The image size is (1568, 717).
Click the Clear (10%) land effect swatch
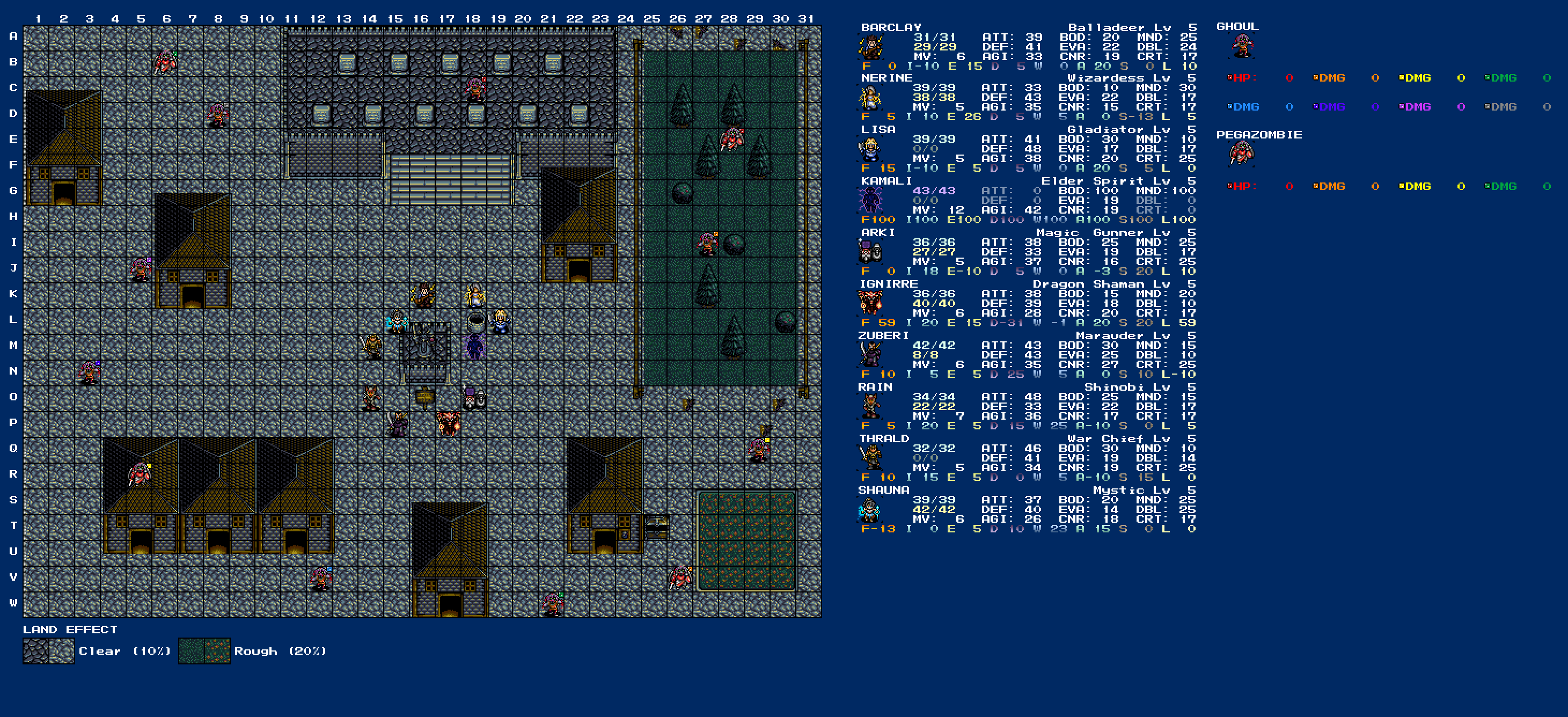click(49, 652)
